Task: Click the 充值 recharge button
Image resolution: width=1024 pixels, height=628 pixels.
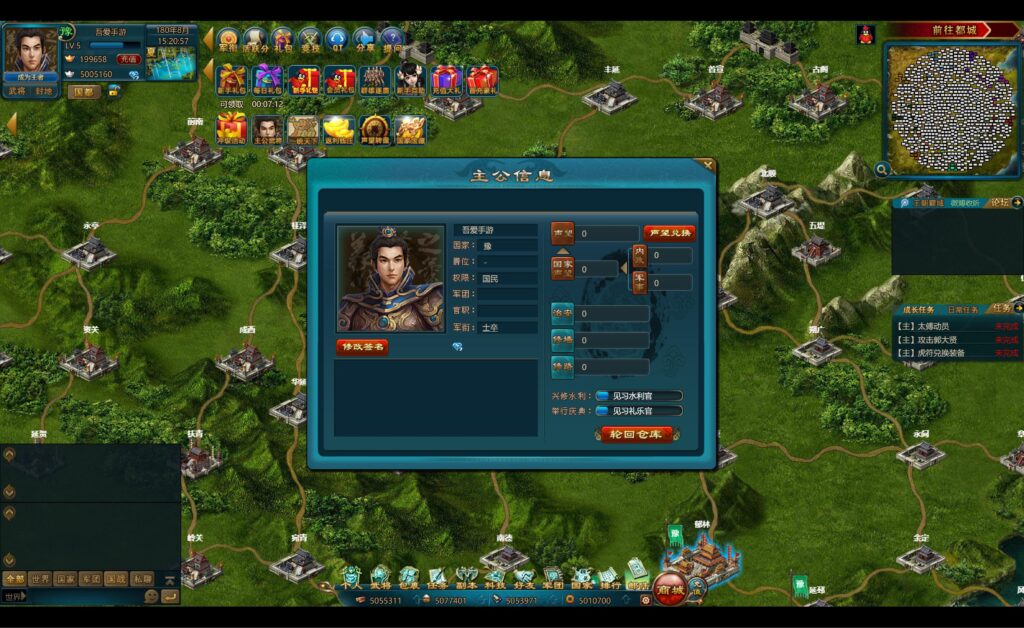Action: pyautogui.click(x=128, y=59)
